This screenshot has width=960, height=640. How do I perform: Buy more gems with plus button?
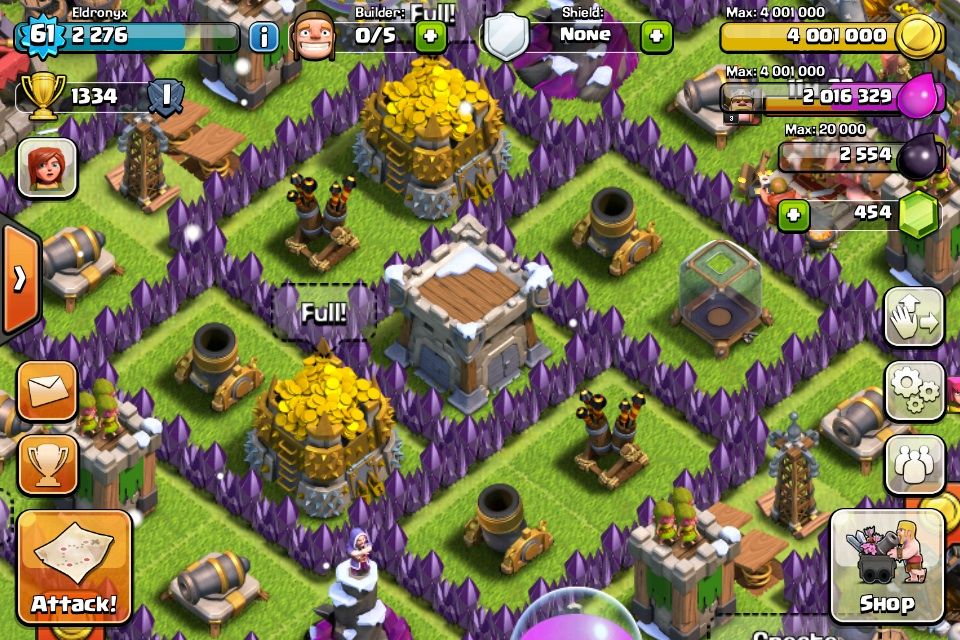pyautogui.click(x=794, y=215)
